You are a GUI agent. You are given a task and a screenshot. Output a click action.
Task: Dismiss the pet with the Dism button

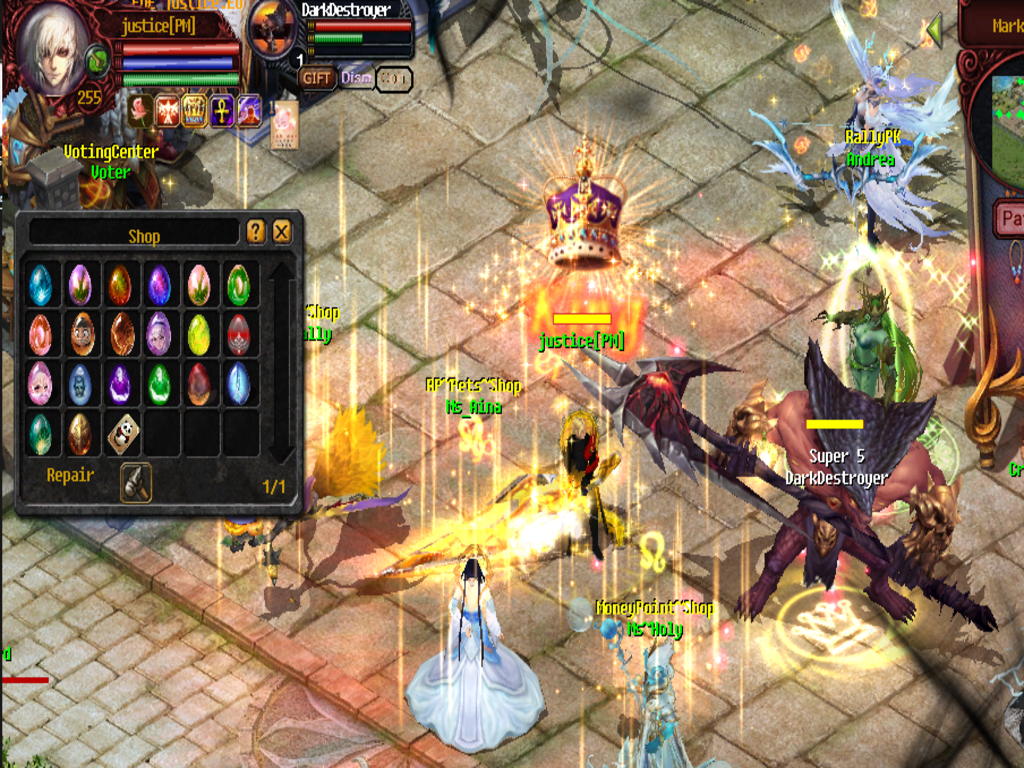(x=356, y=78)
